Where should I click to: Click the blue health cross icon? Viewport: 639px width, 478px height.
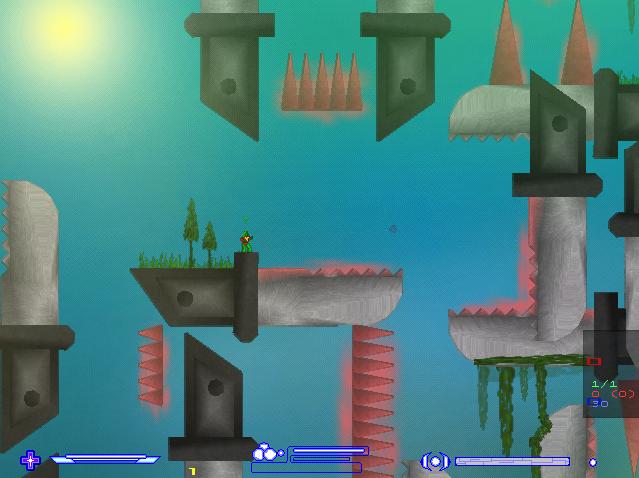(30, 460)
